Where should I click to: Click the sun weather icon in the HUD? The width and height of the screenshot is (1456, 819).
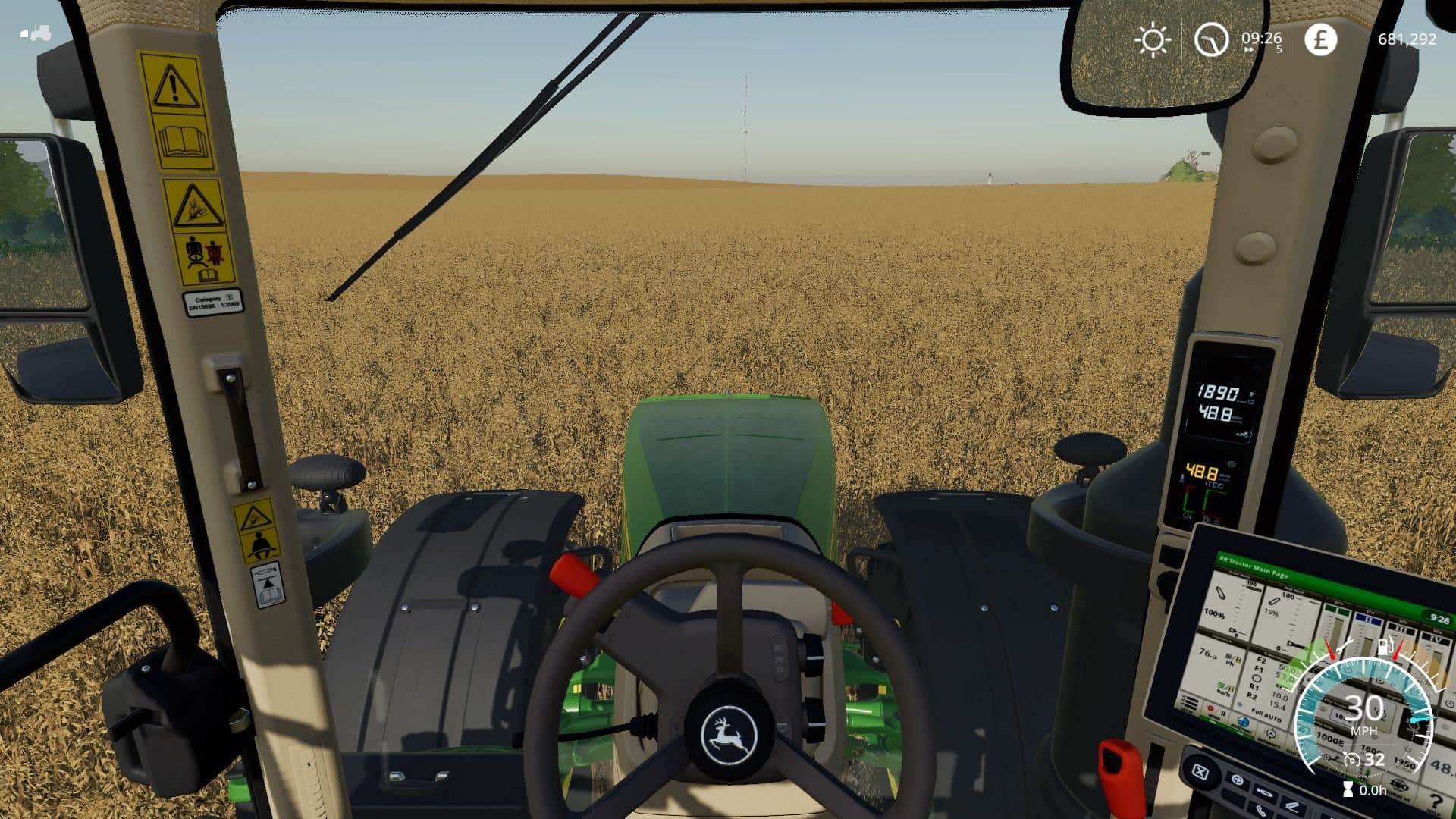[x=1153, y=39]
